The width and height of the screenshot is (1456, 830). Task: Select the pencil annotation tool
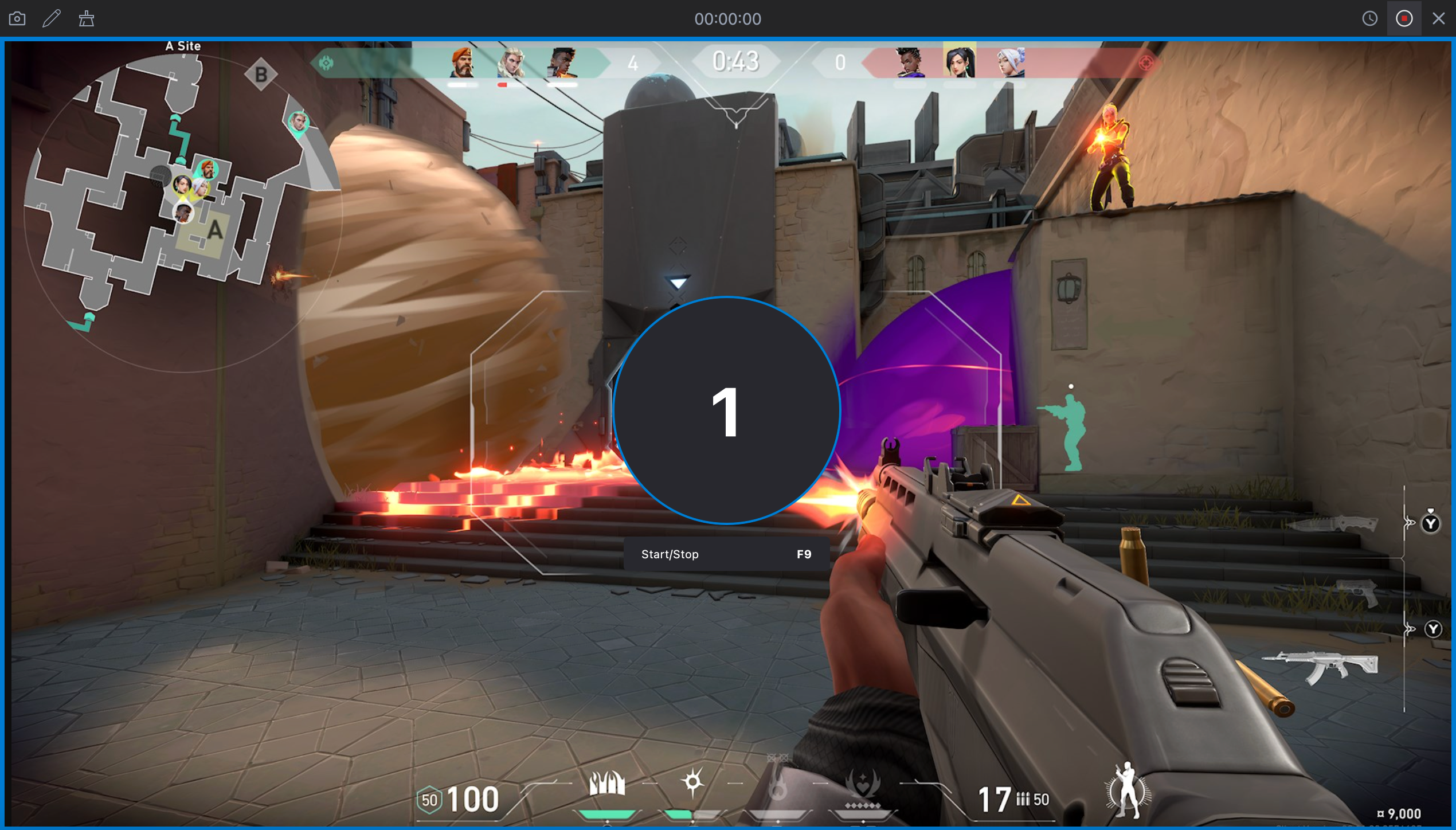point(52,18)
